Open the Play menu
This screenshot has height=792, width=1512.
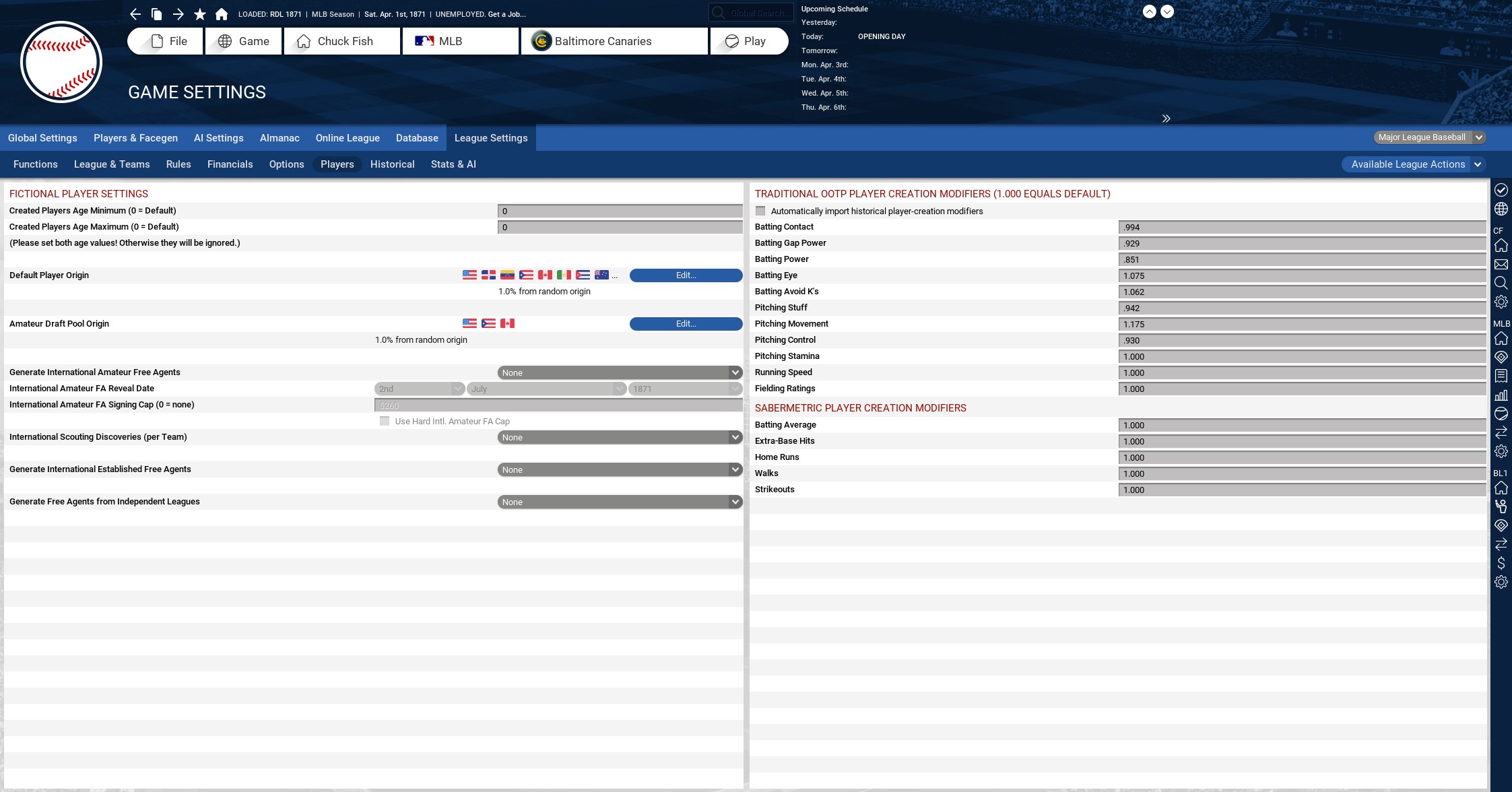(748, 41)
